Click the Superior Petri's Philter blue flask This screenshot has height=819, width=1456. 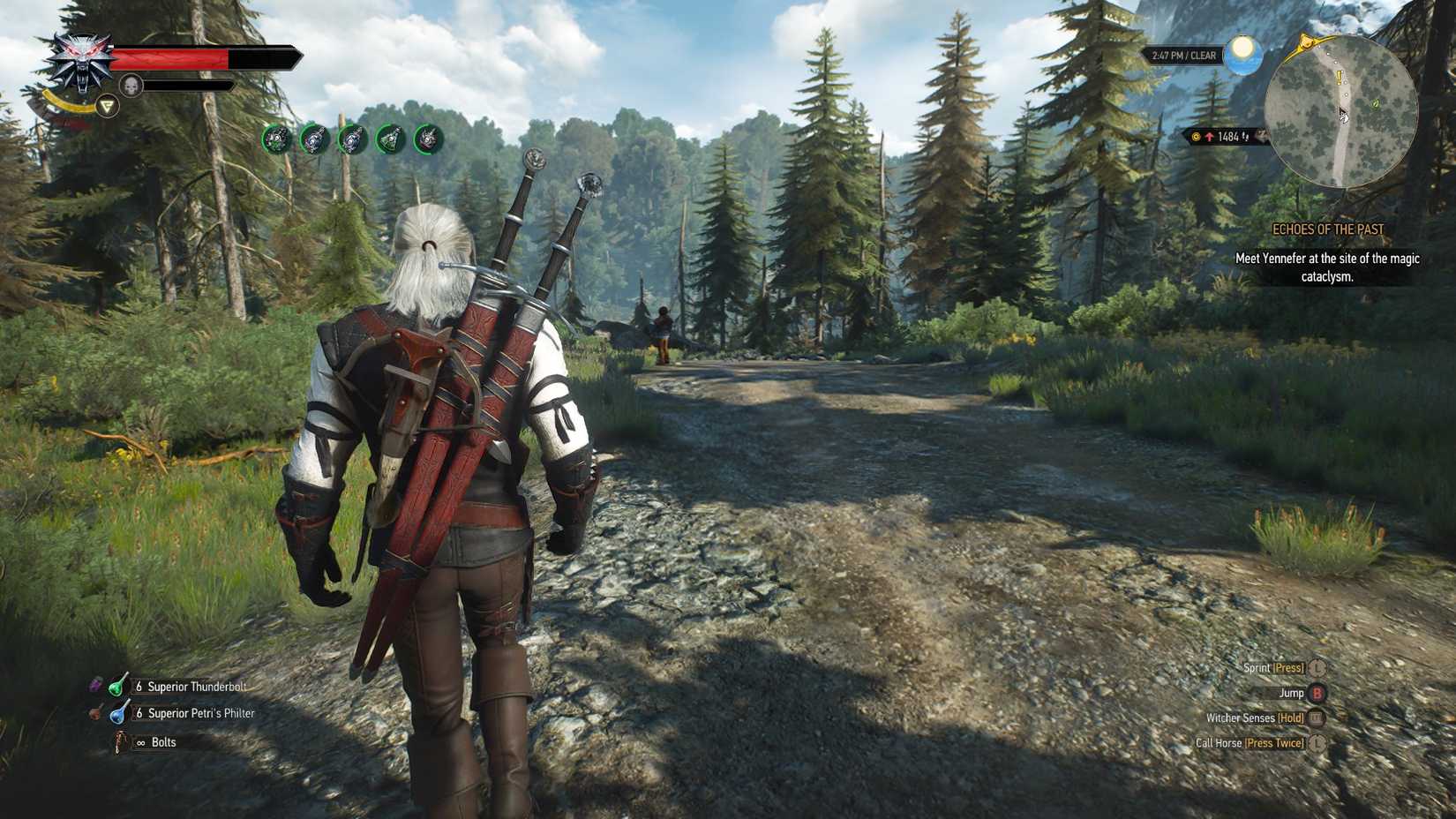[x=117, y=713]
